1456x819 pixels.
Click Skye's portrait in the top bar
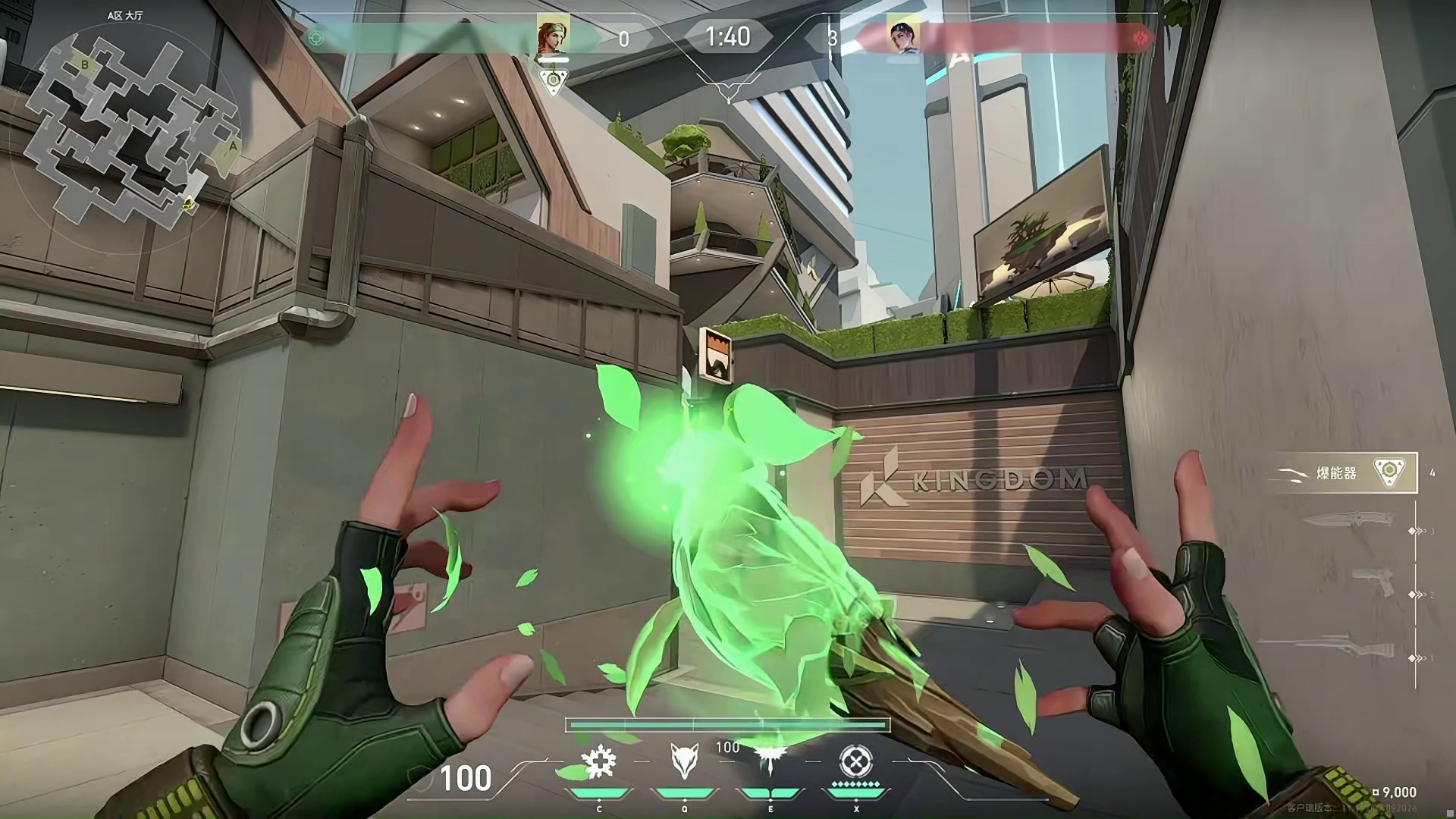point(553,37)
